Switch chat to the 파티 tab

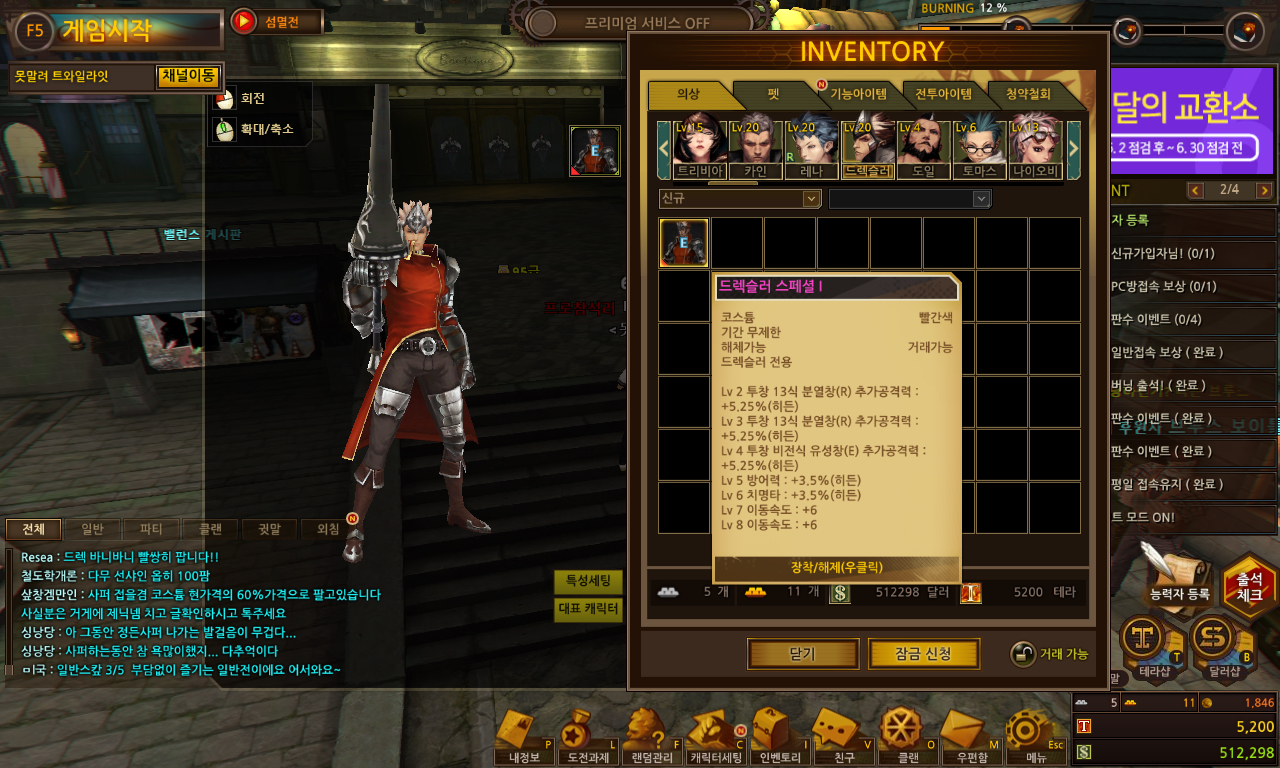(x=151, y=529)
